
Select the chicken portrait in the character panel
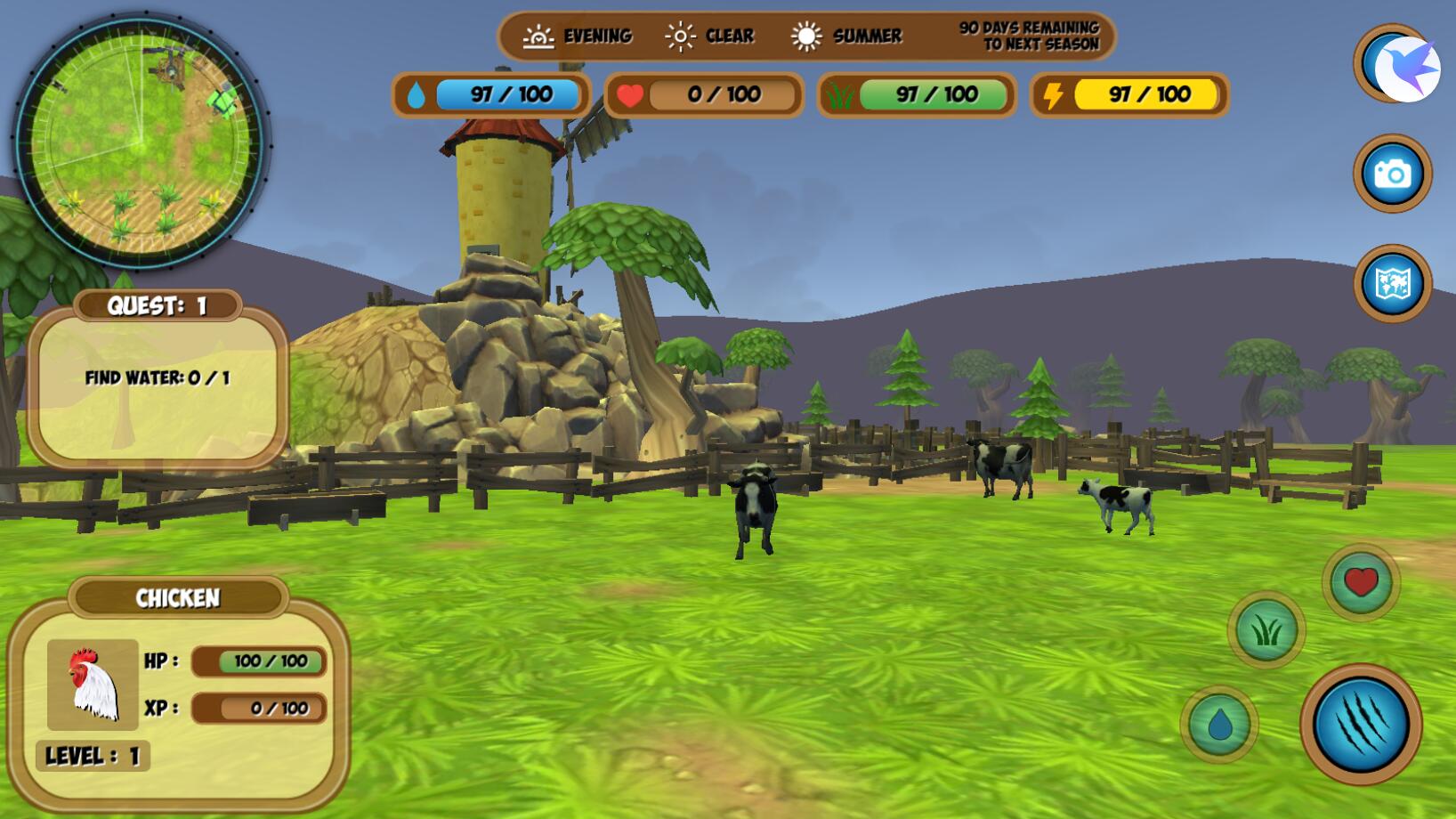[93, 684]
